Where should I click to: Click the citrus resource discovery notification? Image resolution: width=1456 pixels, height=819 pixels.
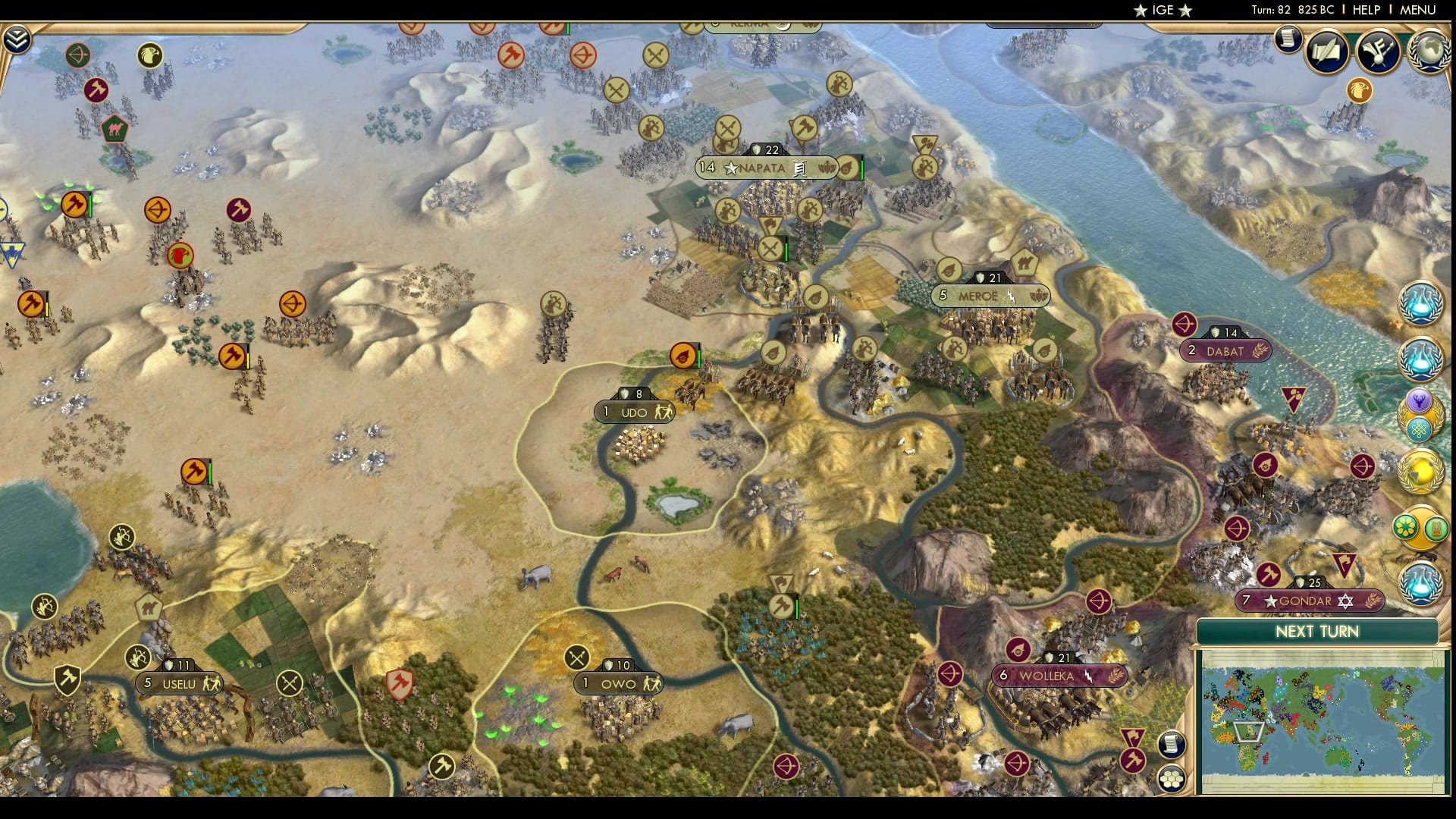tap(1405, 526)
